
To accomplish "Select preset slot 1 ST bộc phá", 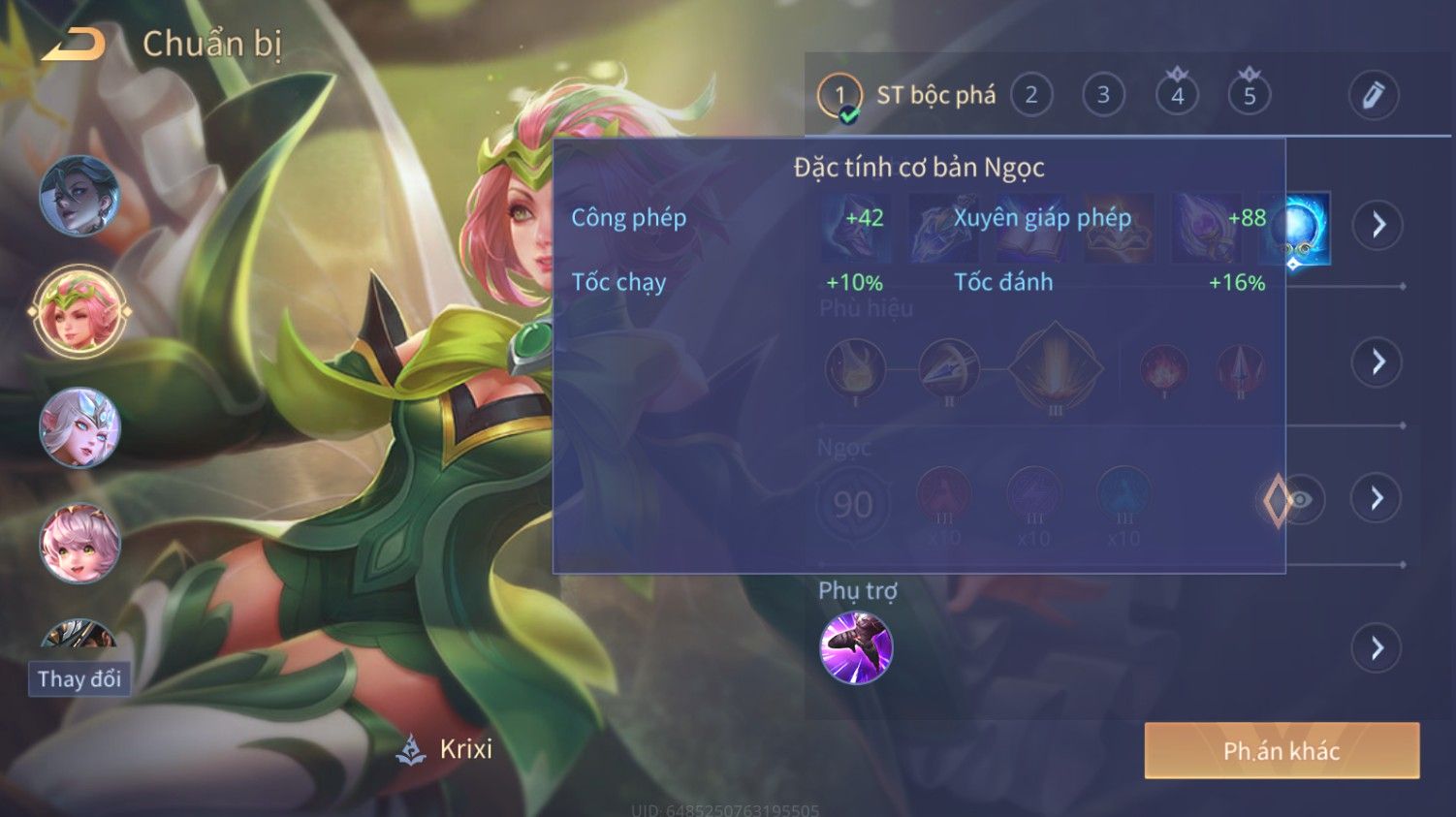I will pos(839,95).
